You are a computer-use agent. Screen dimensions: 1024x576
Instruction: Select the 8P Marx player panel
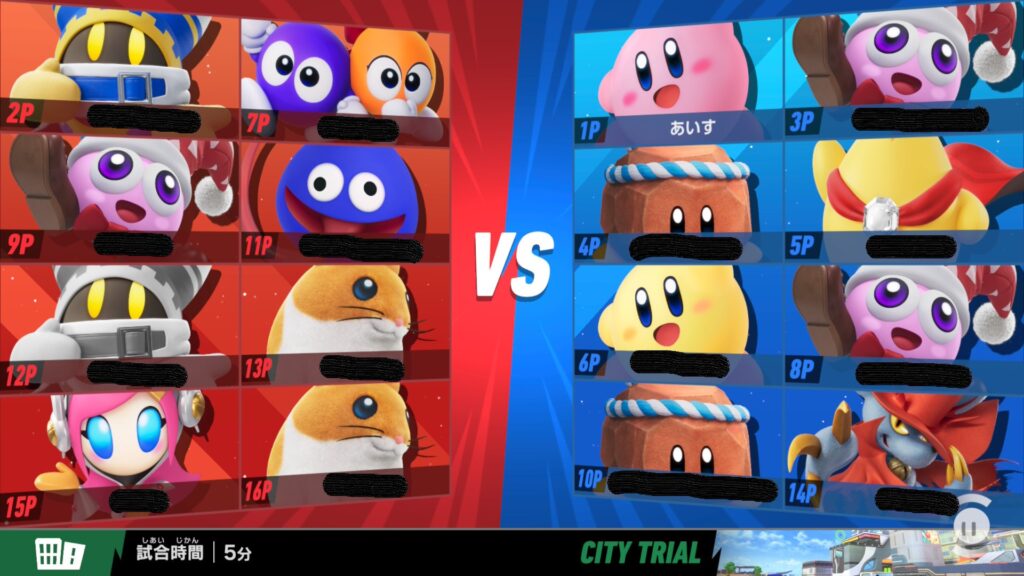[895, 325]
